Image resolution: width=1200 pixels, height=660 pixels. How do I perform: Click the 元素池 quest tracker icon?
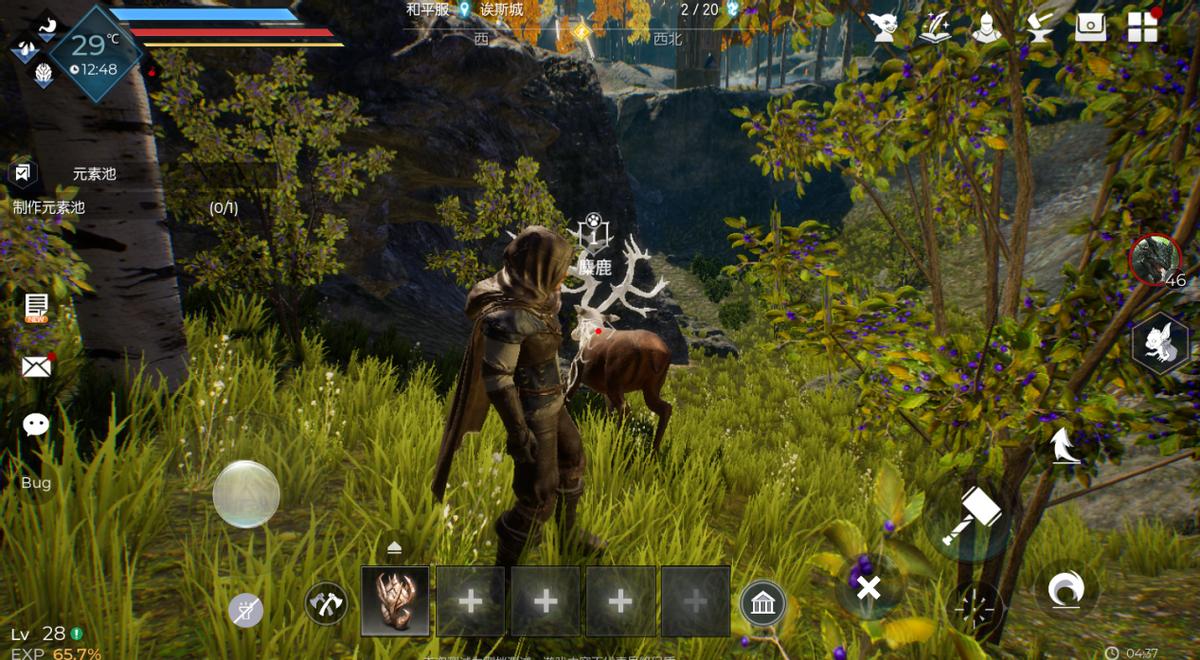pos(23,173)
